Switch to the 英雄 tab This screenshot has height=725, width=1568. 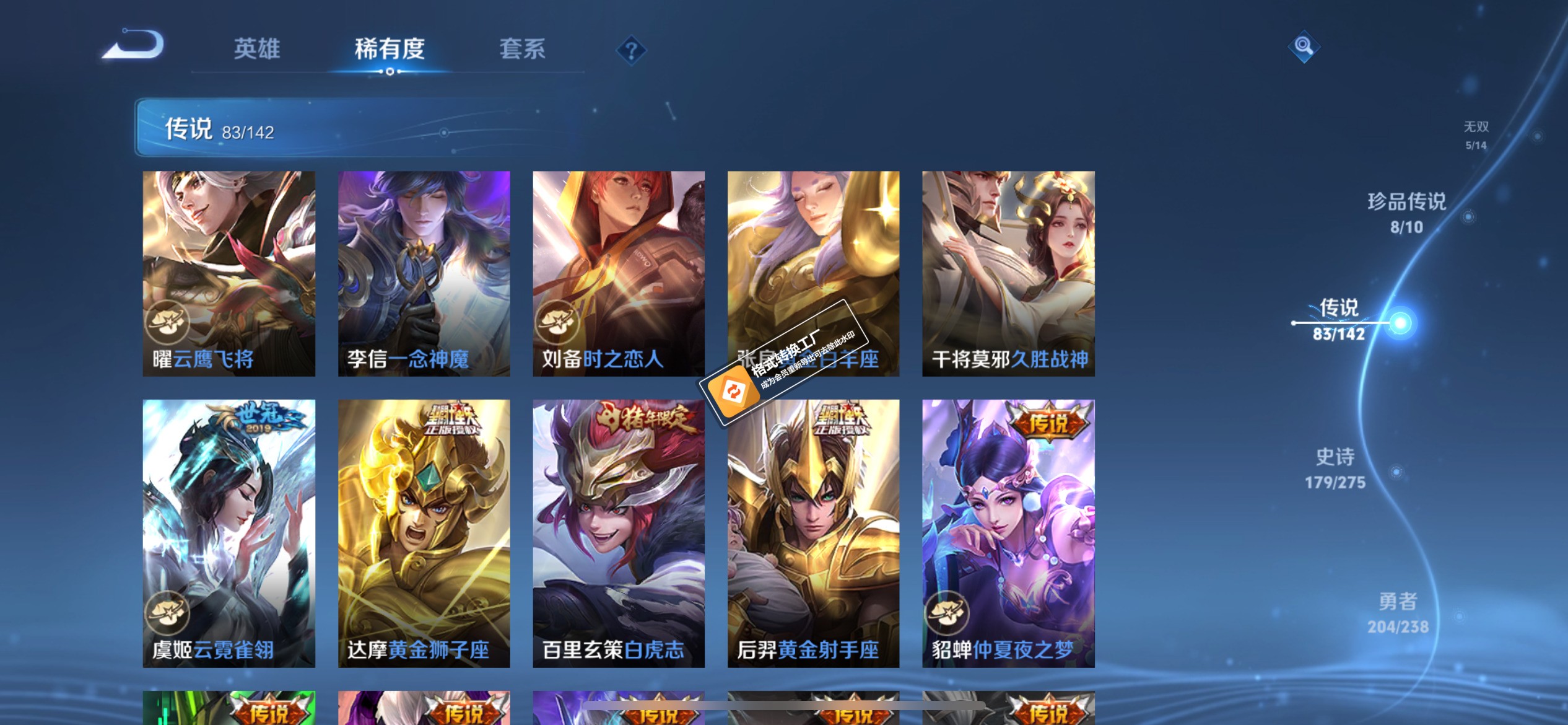tap(256, 48)
